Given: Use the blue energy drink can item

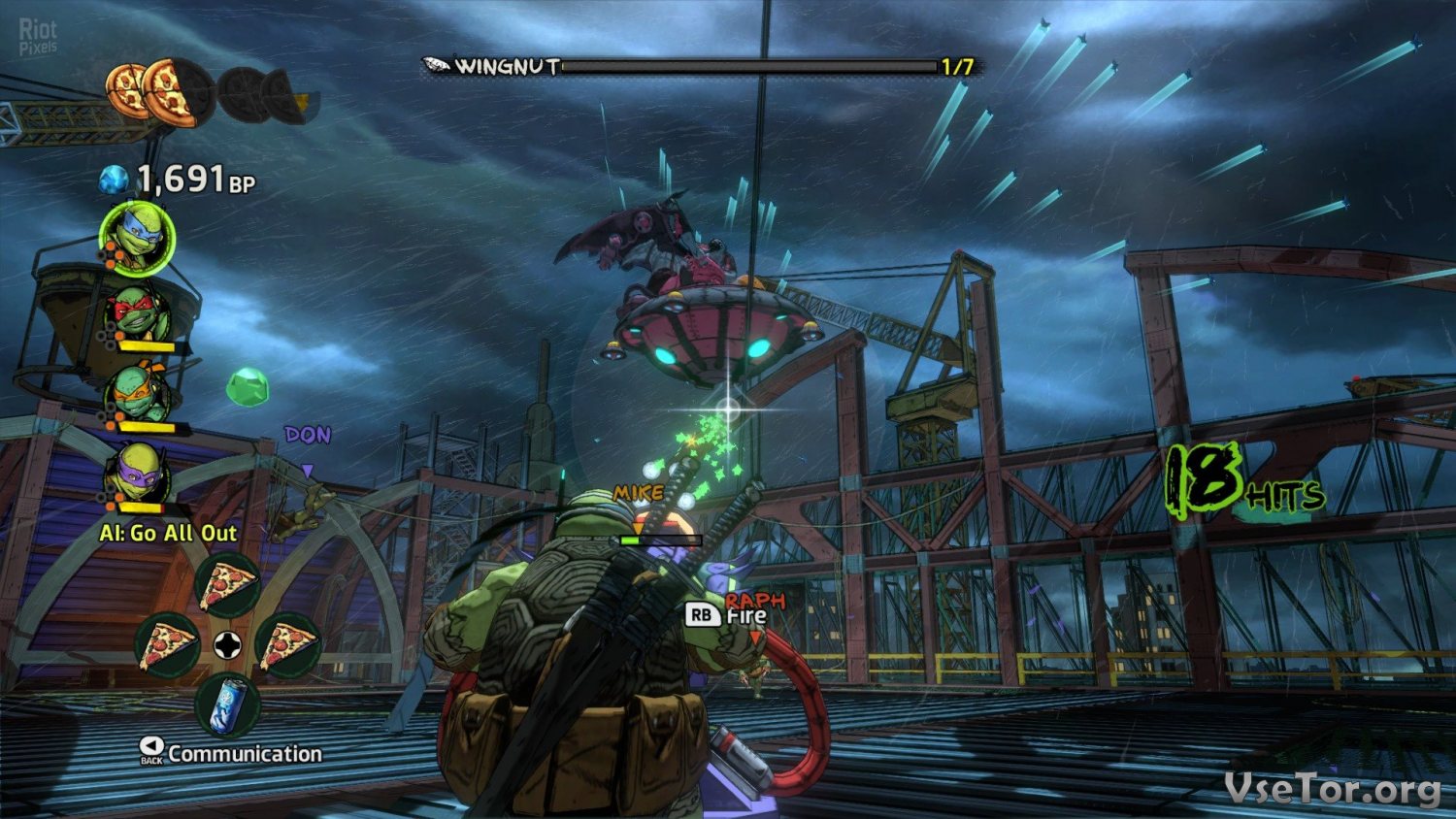Looking at the screenshot, I should coord(227,705).
